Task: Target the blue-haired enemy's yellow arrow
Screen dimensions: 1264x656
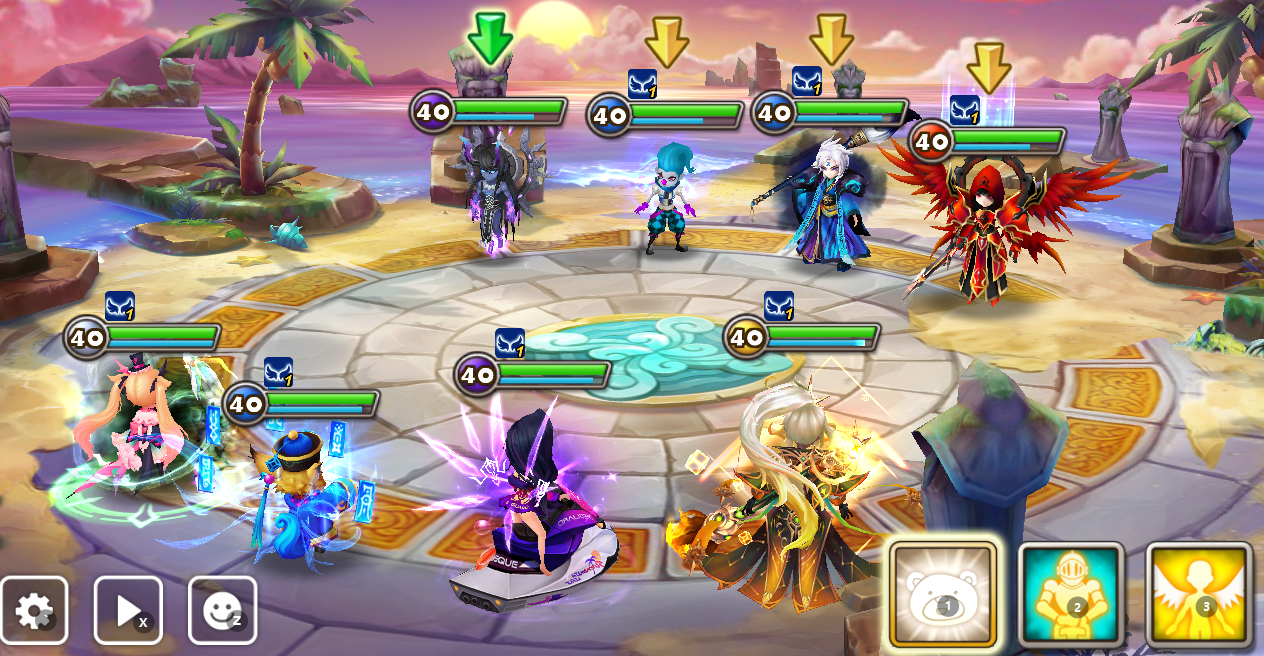Action: coord(667,41)
